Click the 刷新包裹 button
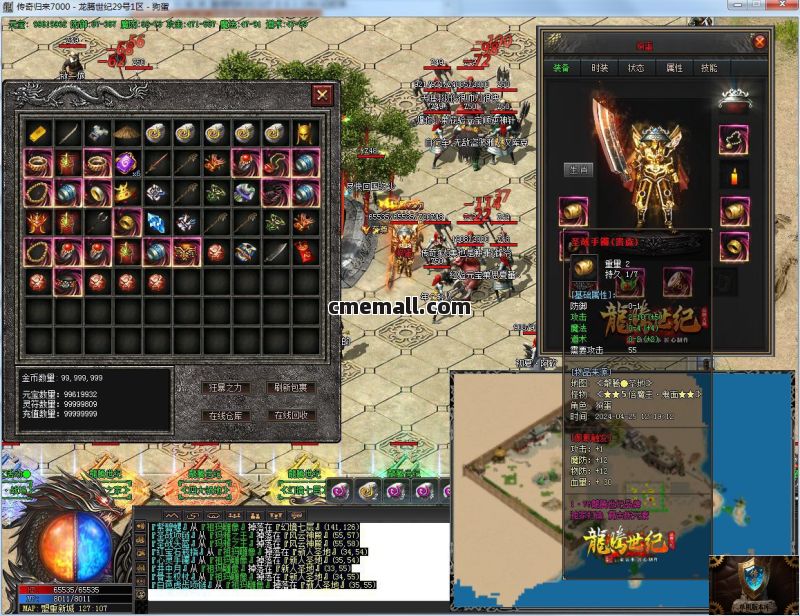 [x=290, y=387]
